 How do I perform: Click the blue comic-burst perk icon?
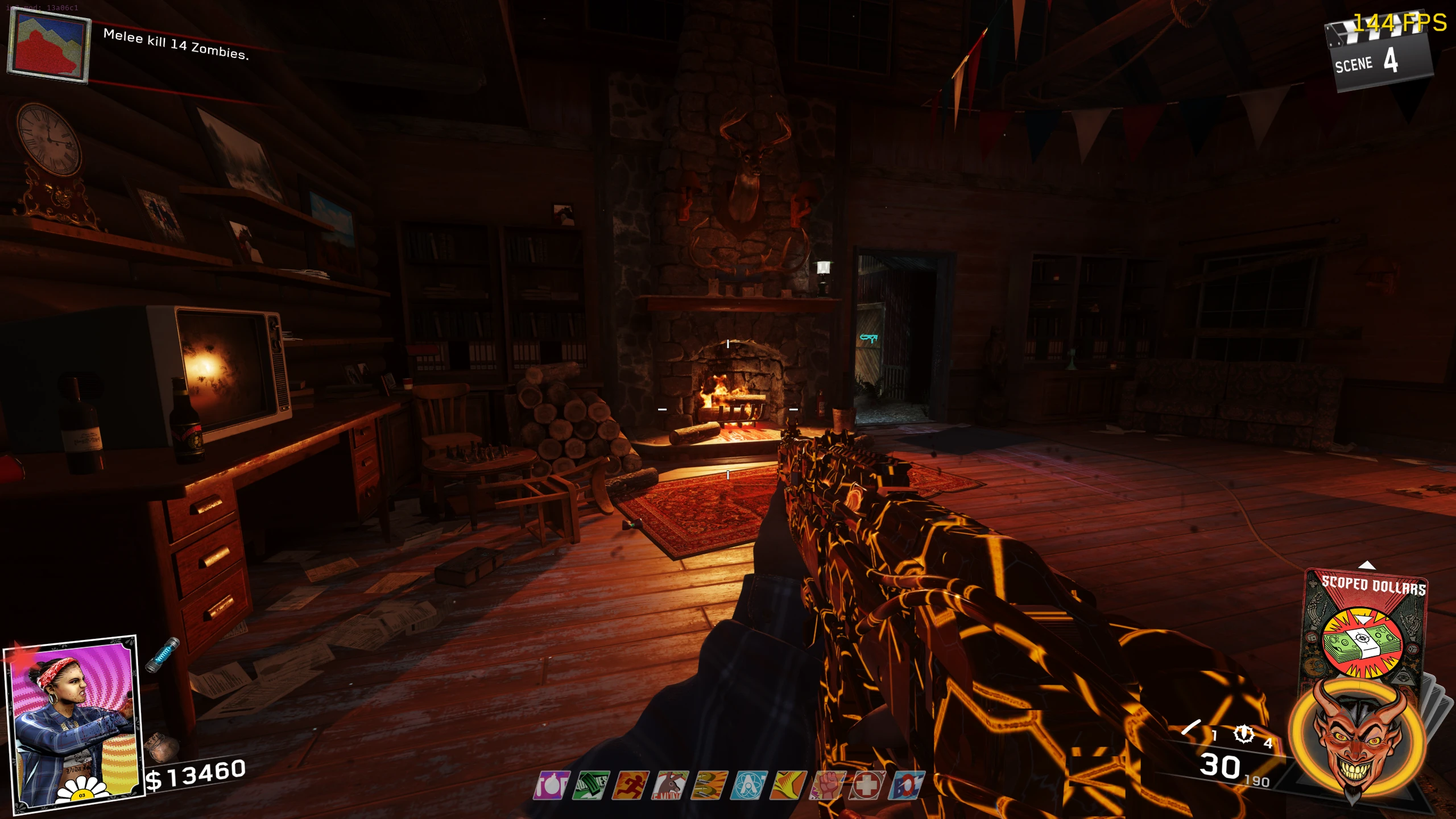click(906, 785)
